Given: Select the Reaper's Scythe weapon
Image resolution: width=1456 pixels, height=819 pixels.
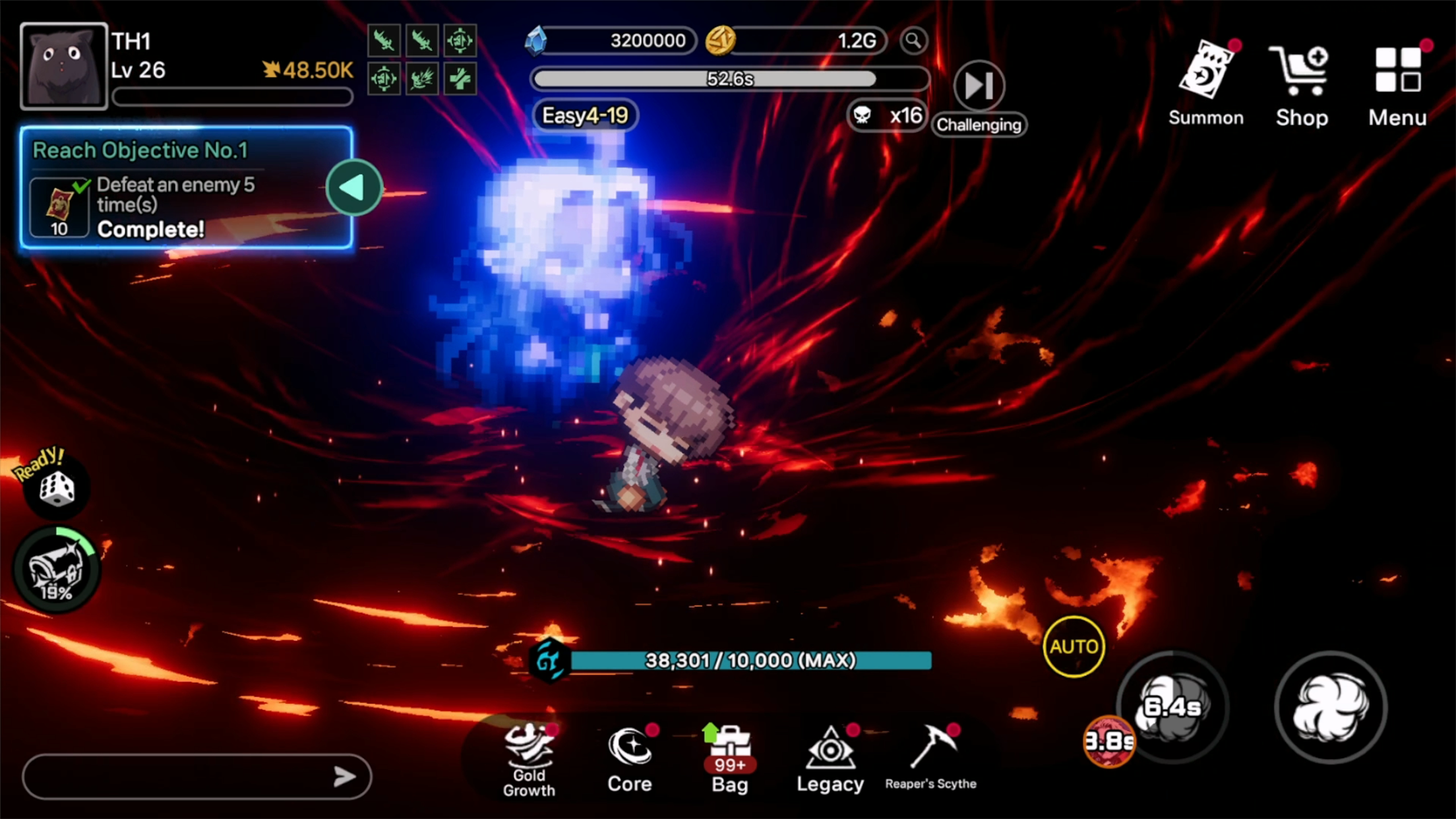Looking at the screenshot, I should [932, 752].
